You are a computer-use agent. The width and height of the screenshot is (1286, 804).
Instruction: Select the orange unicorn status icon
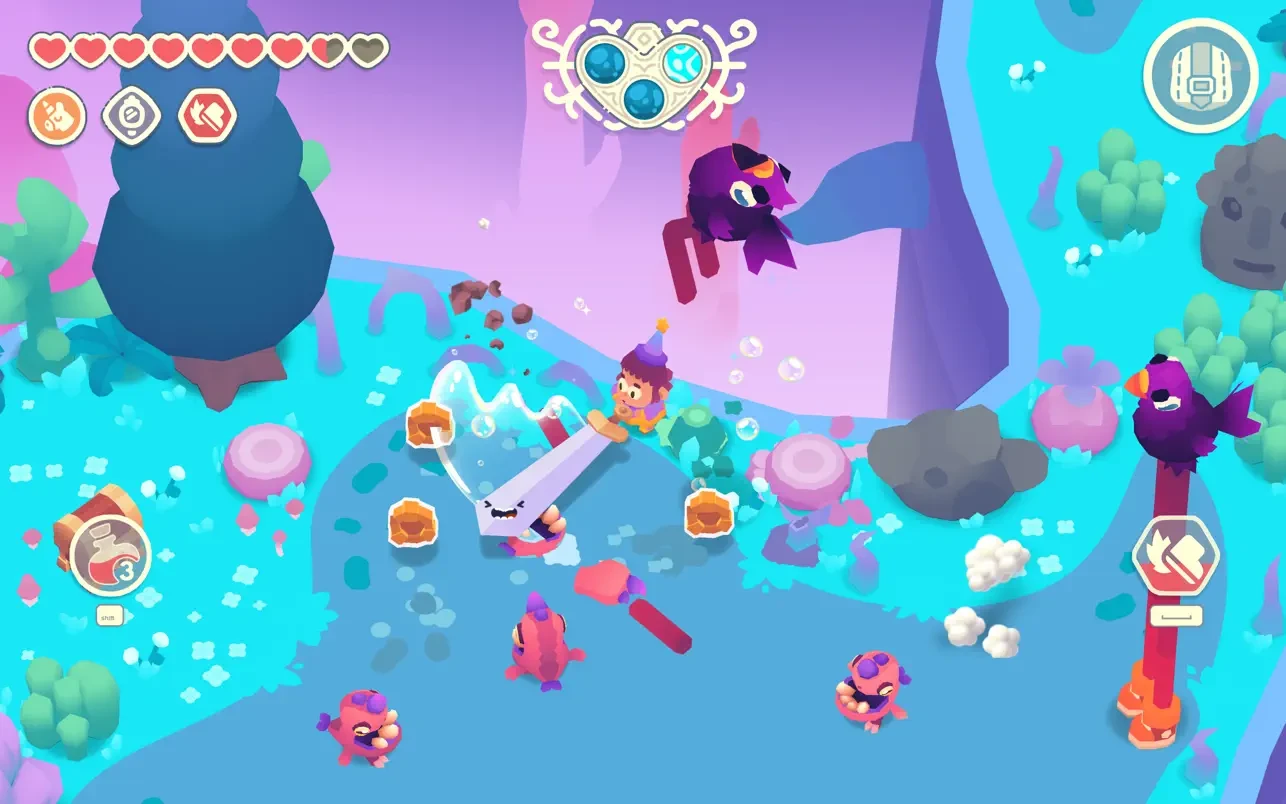[57, 116]
